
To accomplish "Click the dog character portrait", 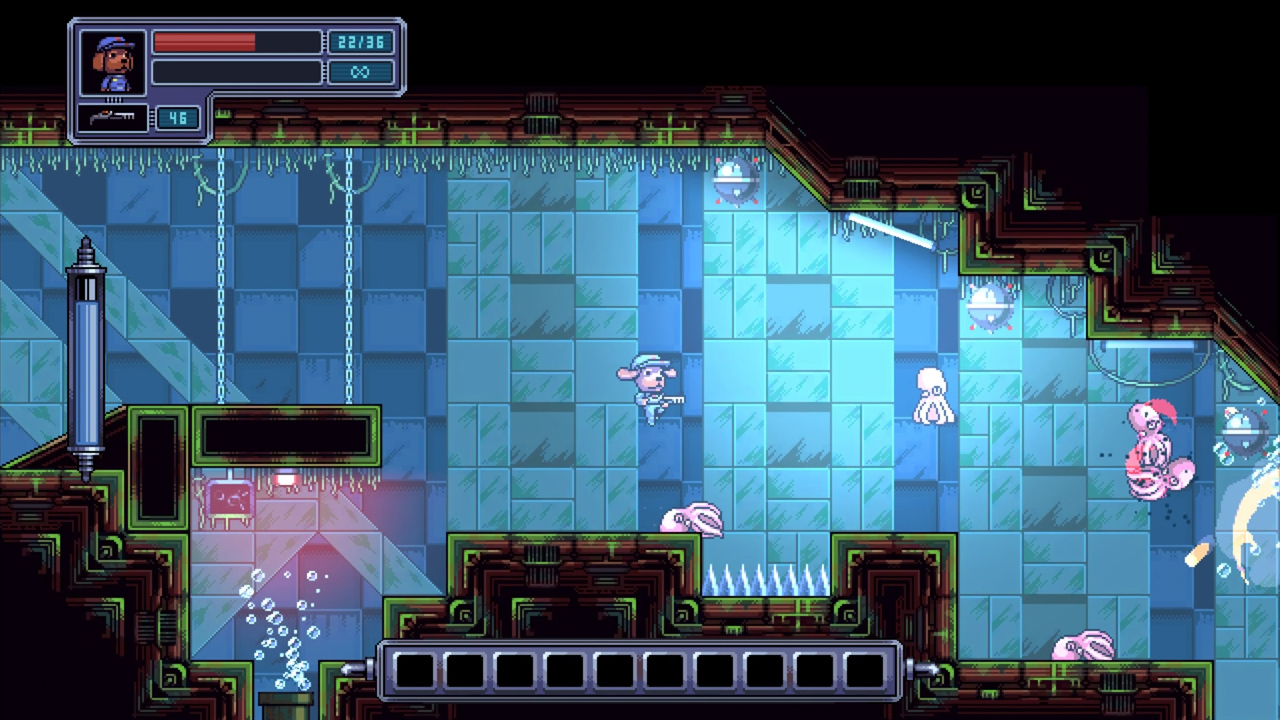I will tap(111, 60).
